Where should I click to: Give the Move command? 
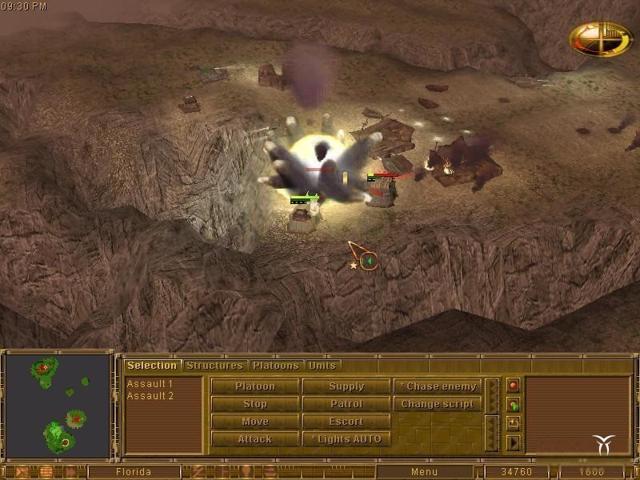(x=255, y=422)
